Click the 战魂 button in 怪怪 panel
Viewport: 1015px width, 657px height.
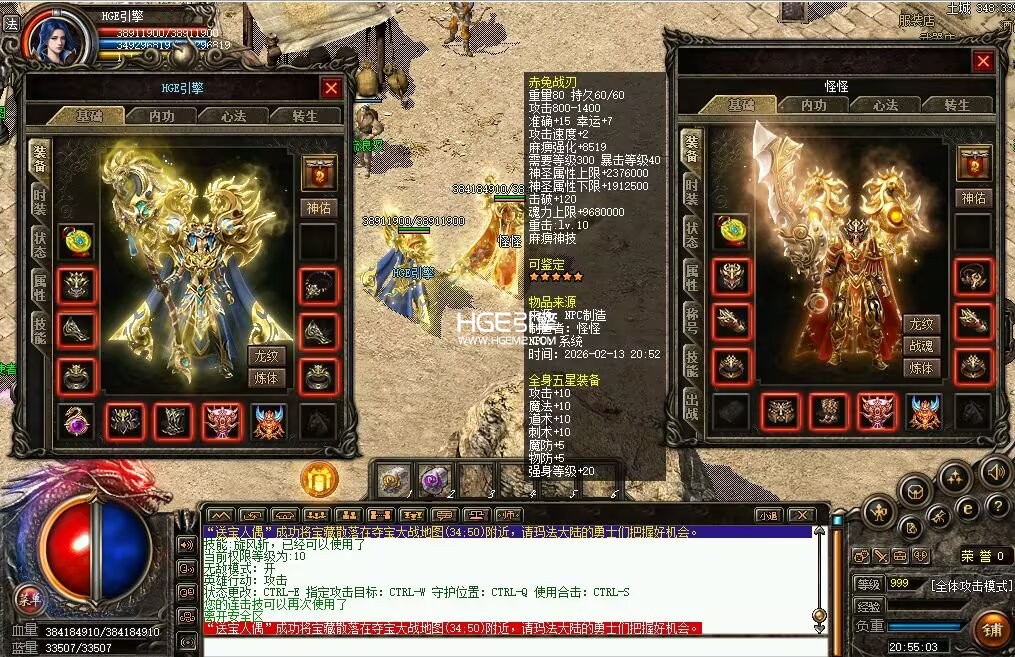point(920,346)
